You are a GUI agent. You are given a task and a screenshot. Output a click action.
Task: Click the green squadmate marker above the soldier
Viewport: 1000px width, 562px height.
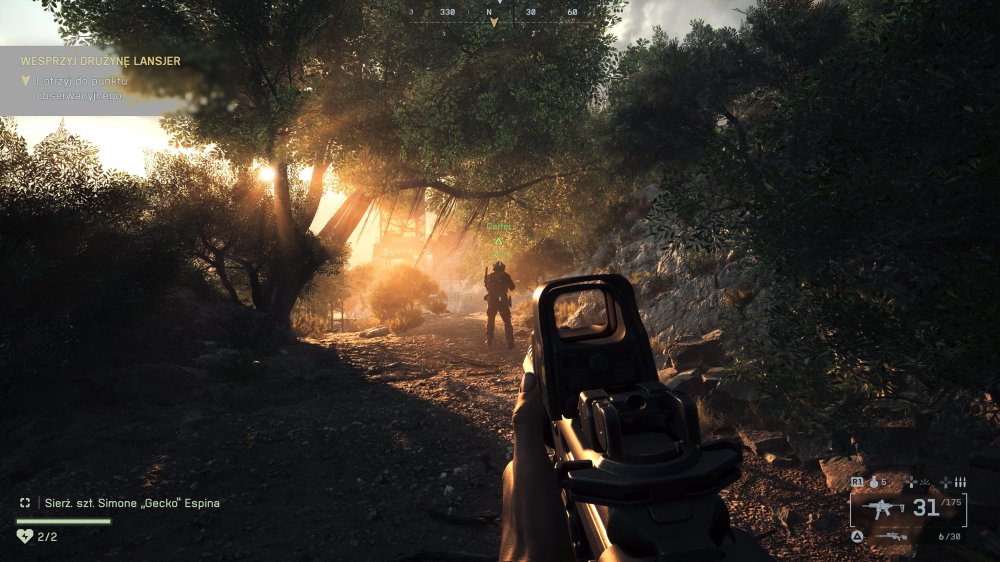(498, 241)
